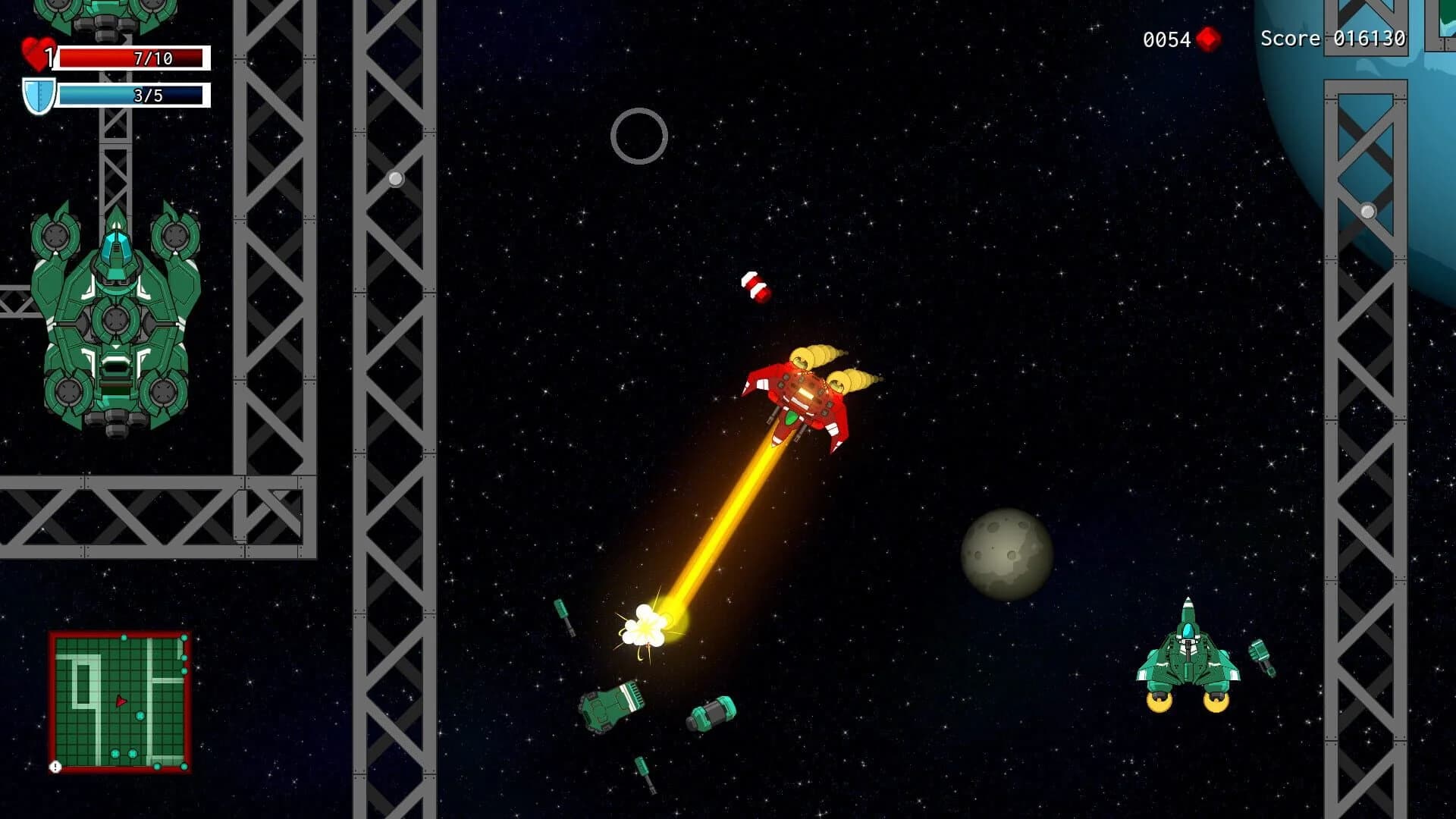Click the gem count 0054 readout

[1164, 38]
